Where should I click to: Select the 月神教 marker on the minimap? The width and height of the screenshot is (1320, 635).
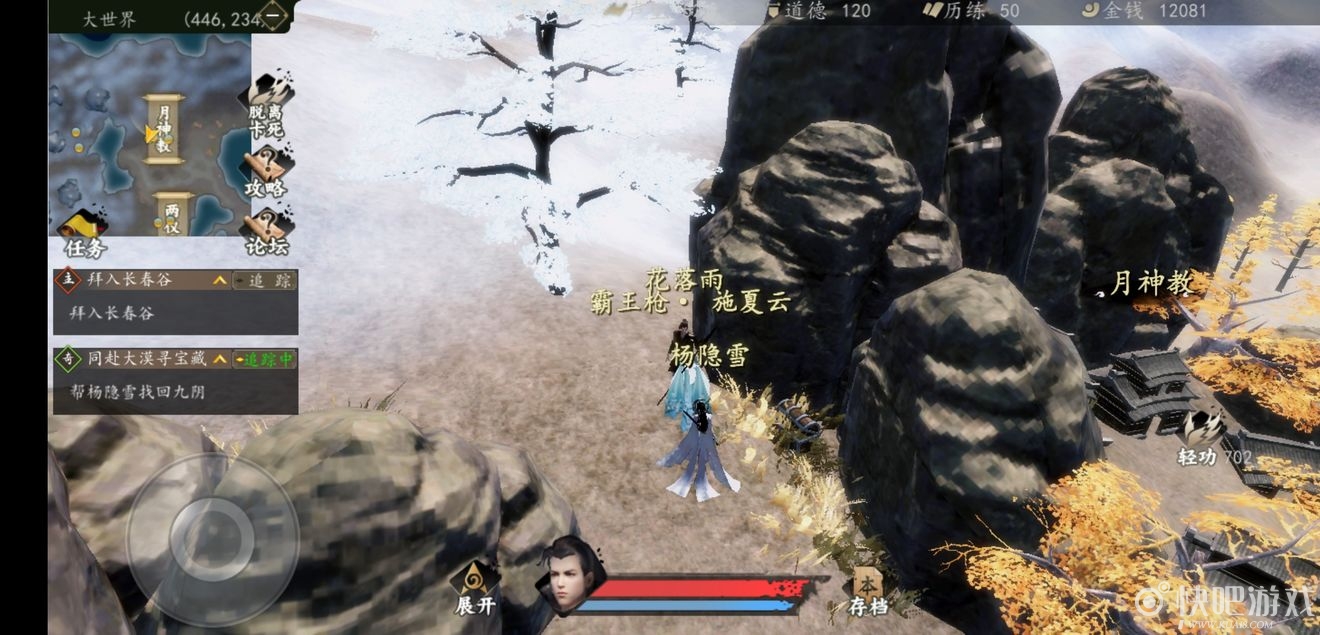pyautogui.click(x=165, y=129)
